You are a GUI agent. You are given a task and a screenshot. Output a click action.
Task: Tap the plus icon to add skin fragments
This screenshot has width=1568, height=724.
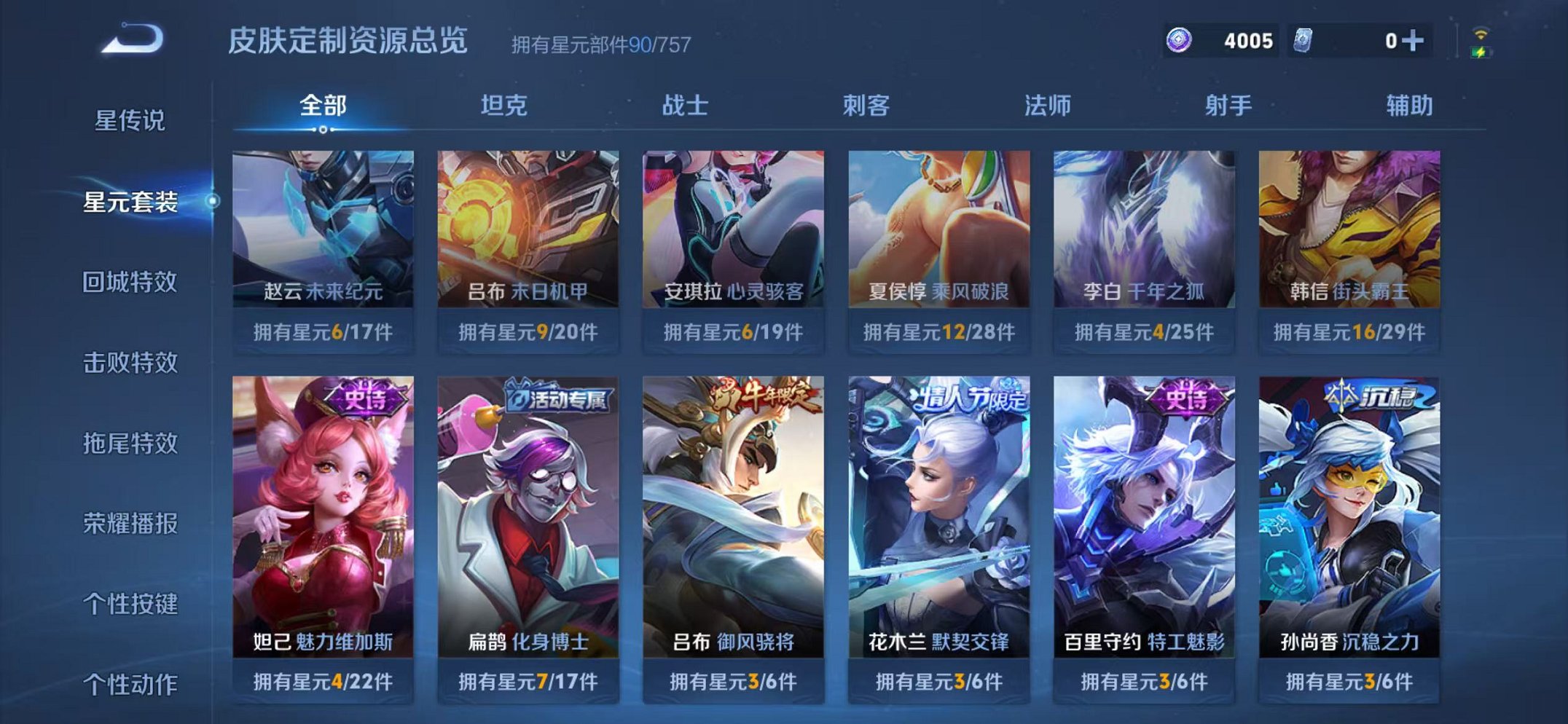(1414, 40)
